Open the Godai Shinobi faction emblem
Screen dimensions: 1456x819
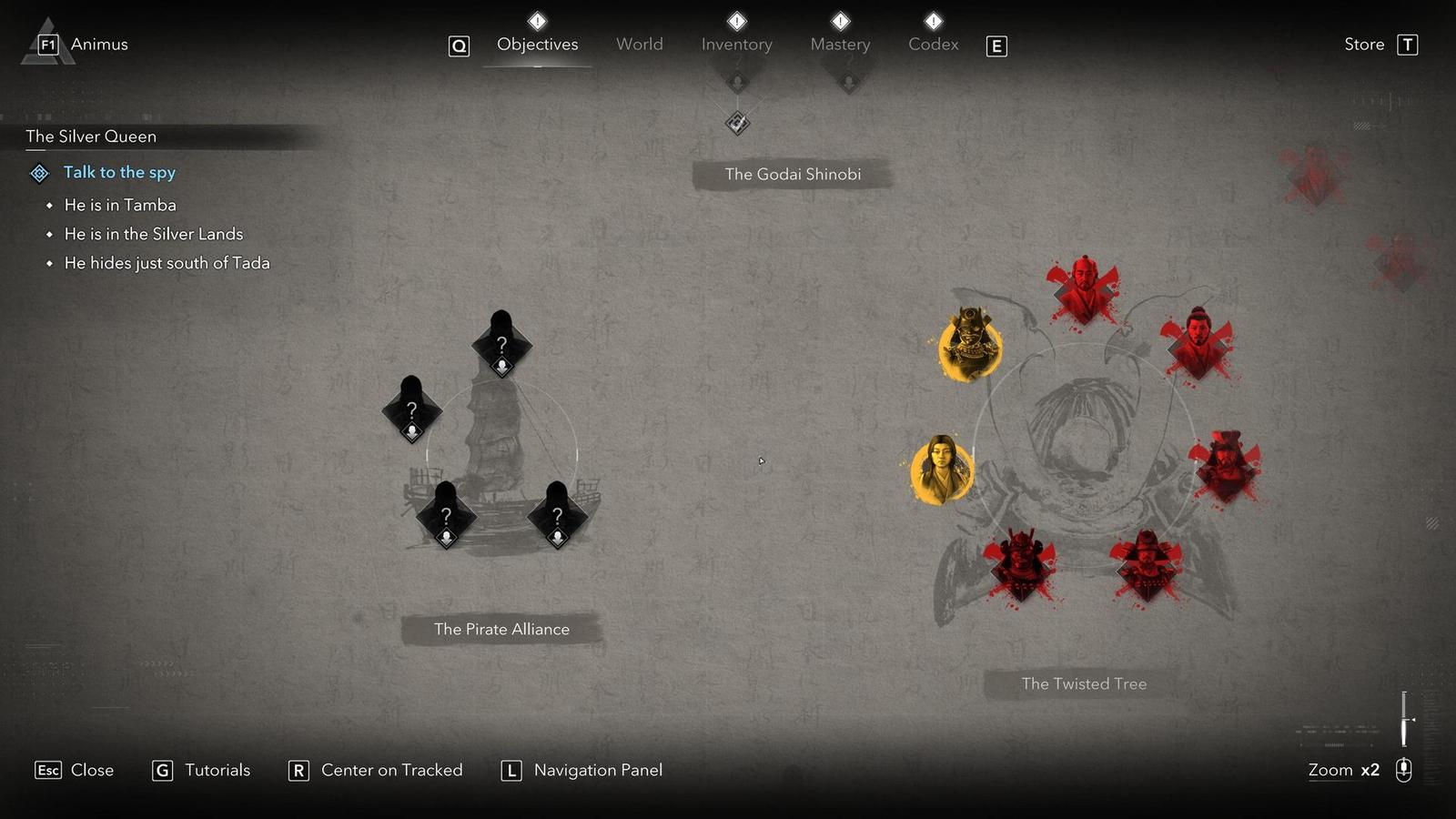[735, 123]
